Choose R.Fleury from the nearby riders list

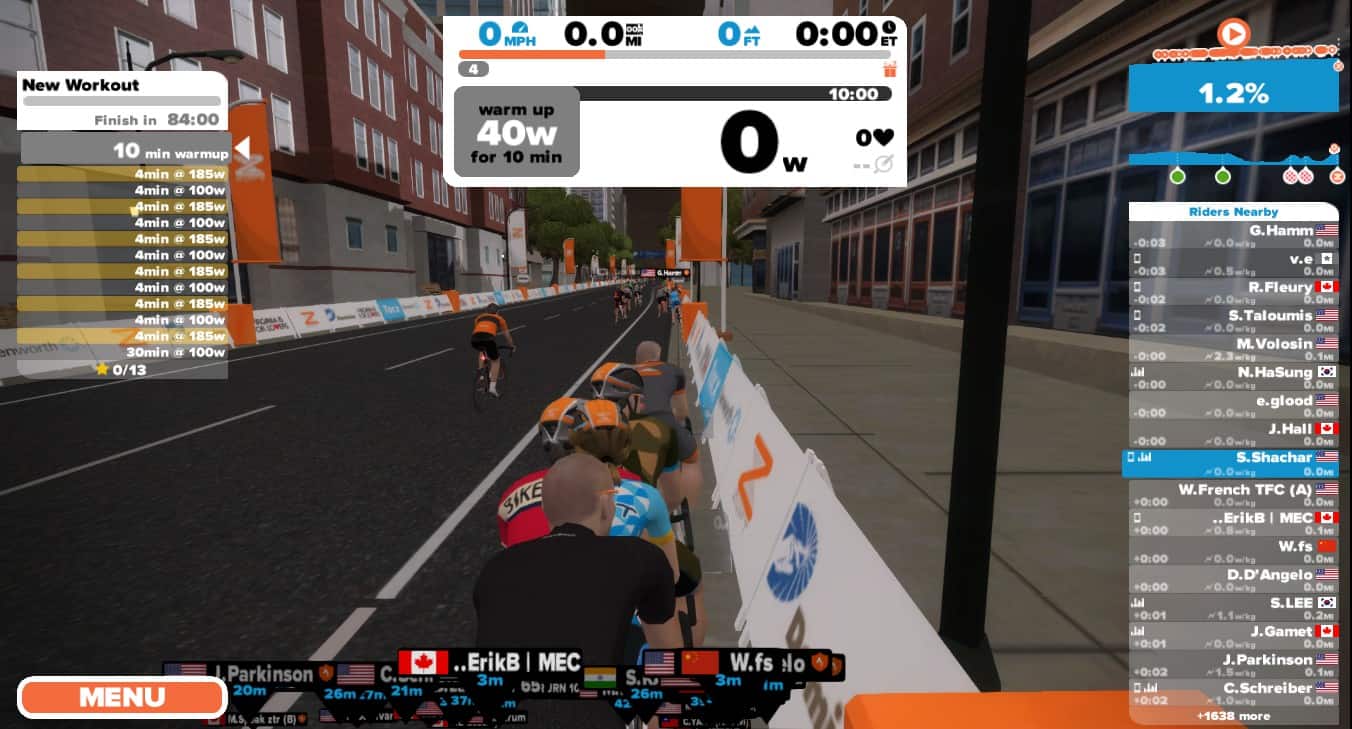(1233, 292)
